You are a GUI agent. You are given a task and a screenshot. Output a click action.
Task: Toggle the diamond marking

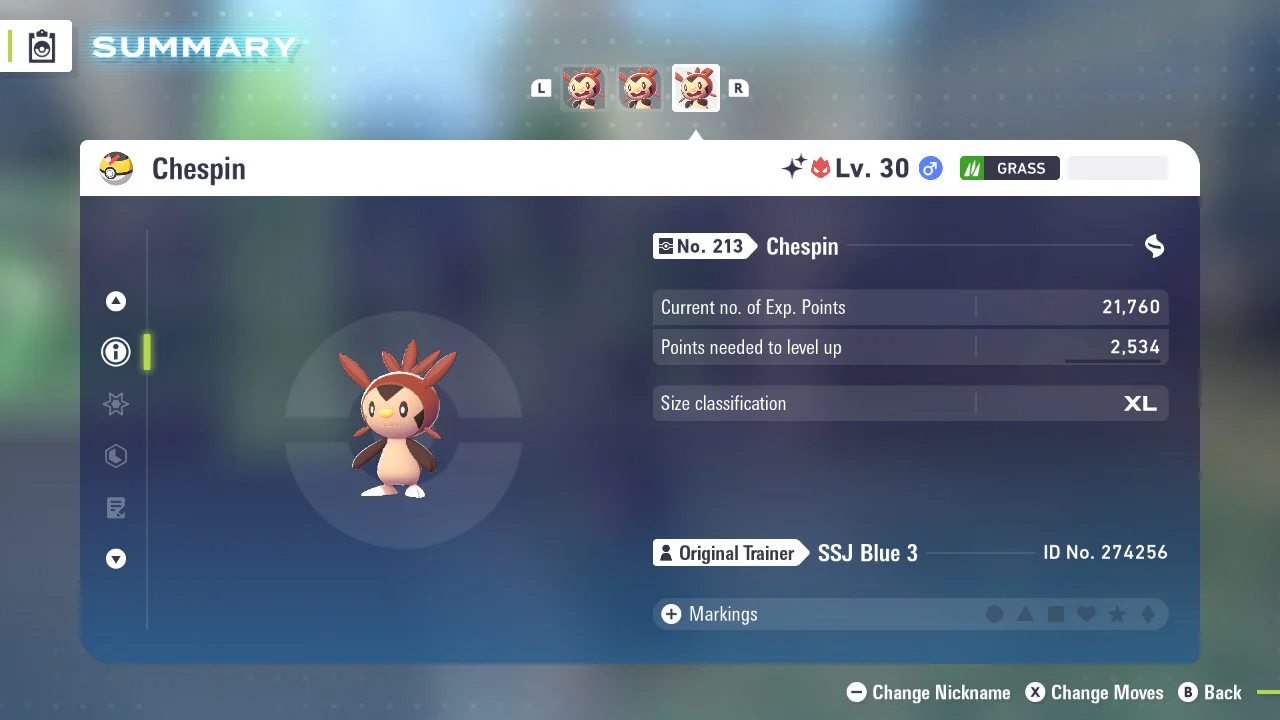pos(1148,614)
